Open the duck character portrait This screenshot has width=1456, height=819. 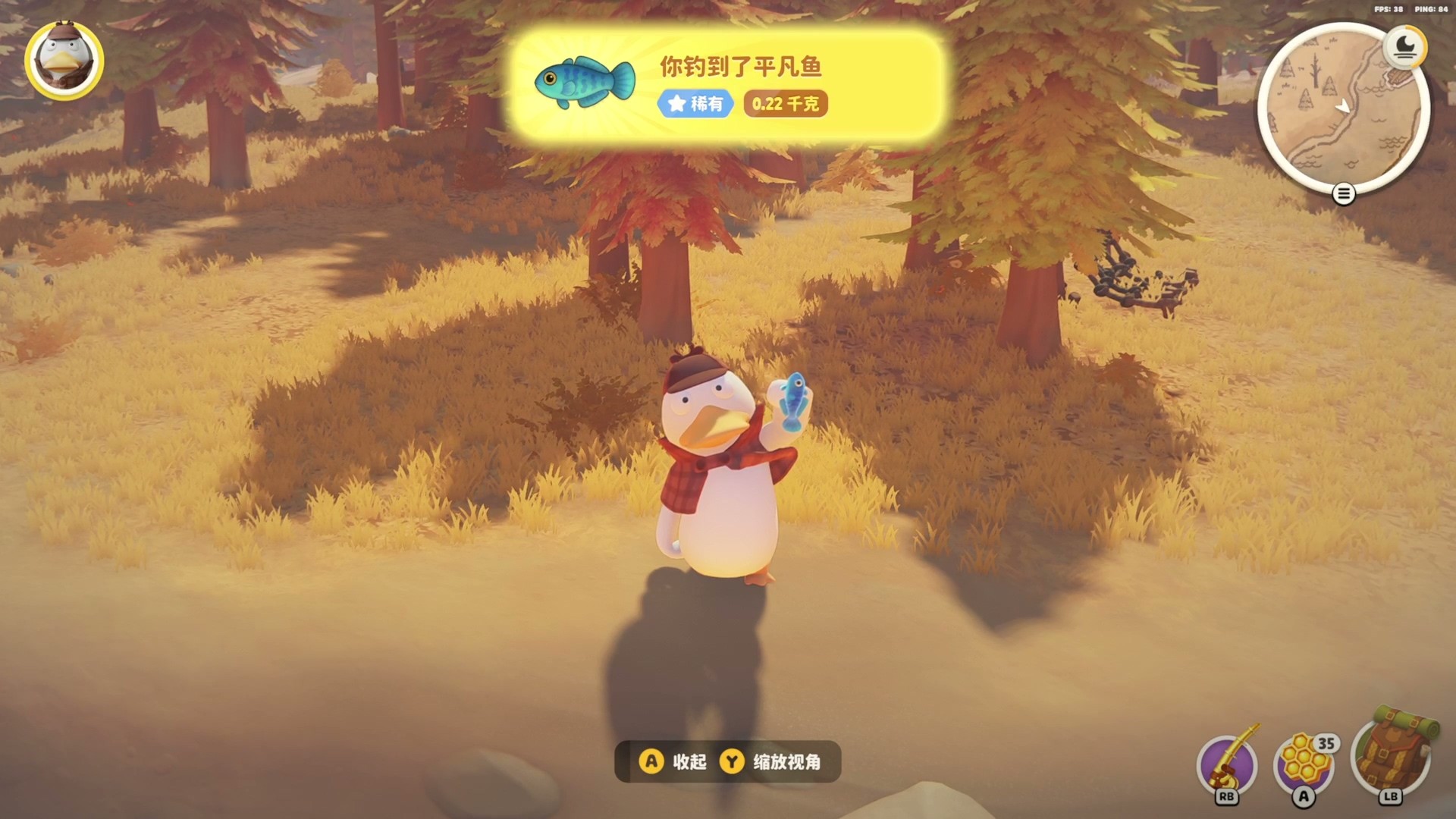64,61
